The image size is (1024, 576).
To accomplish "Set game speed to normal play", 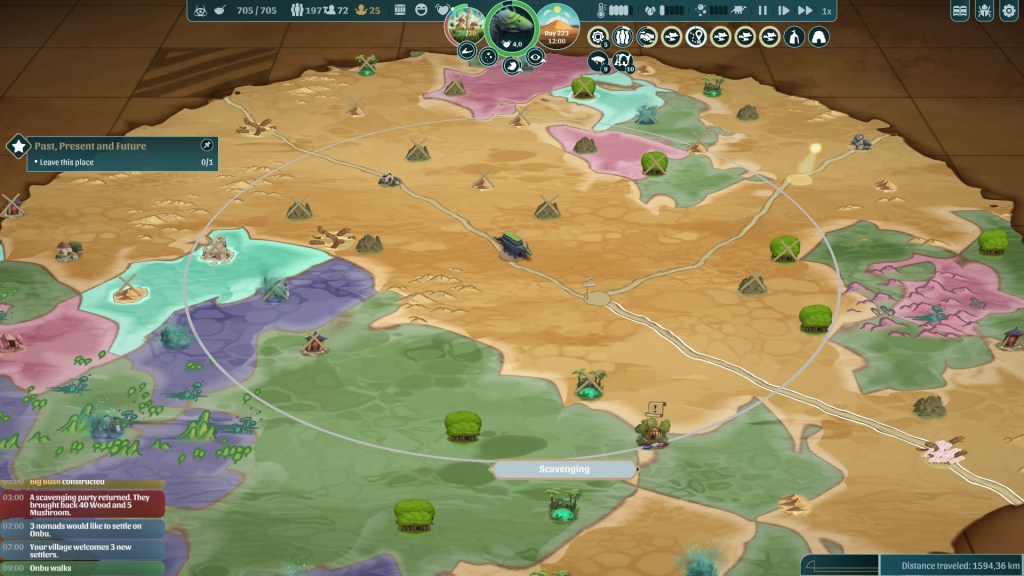I will coord(783,11).
